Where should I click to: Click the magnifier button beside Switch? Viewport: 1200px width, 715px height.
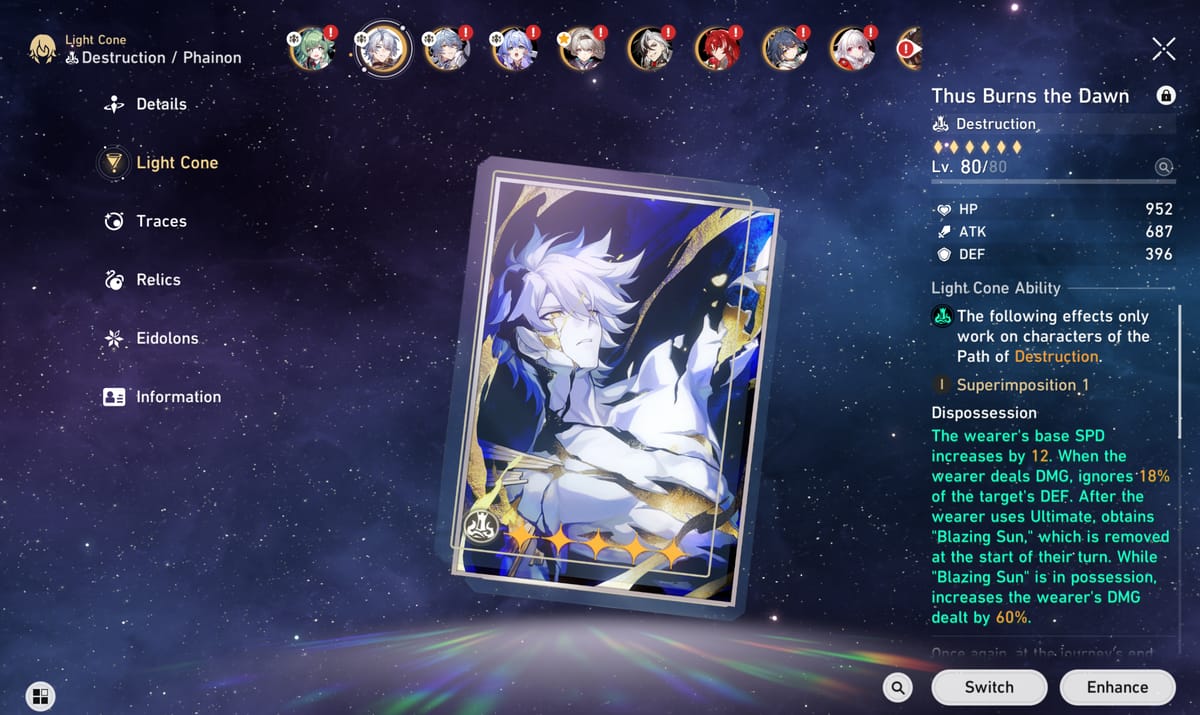[898, 687]
